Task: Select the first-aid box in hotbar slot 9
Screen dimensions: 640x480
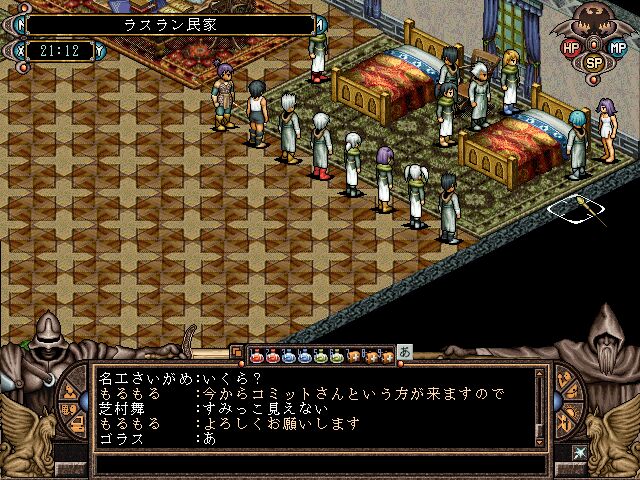Action: coord(385,355)
